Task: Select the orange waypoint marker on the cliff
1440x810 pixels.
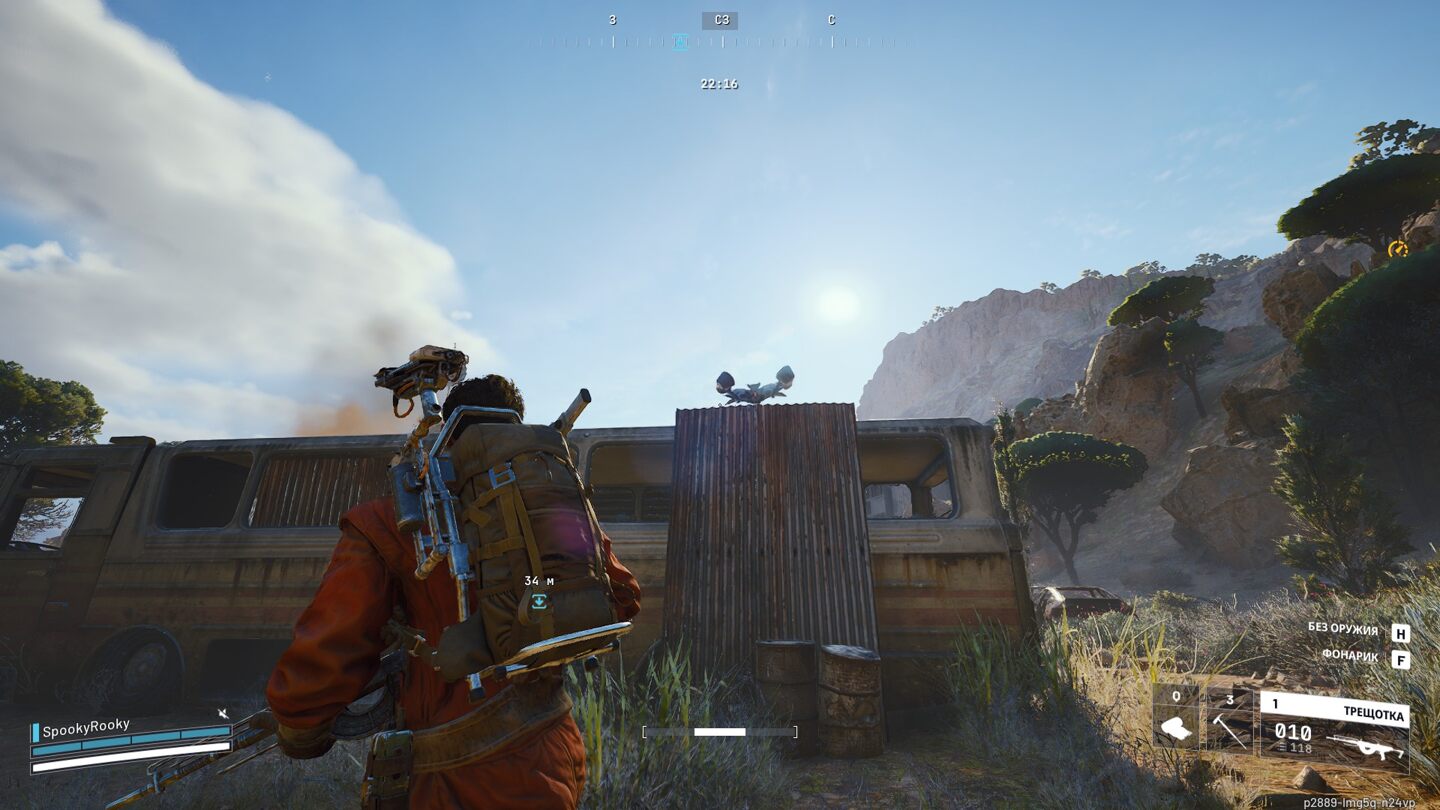Action: [1397, 248]
